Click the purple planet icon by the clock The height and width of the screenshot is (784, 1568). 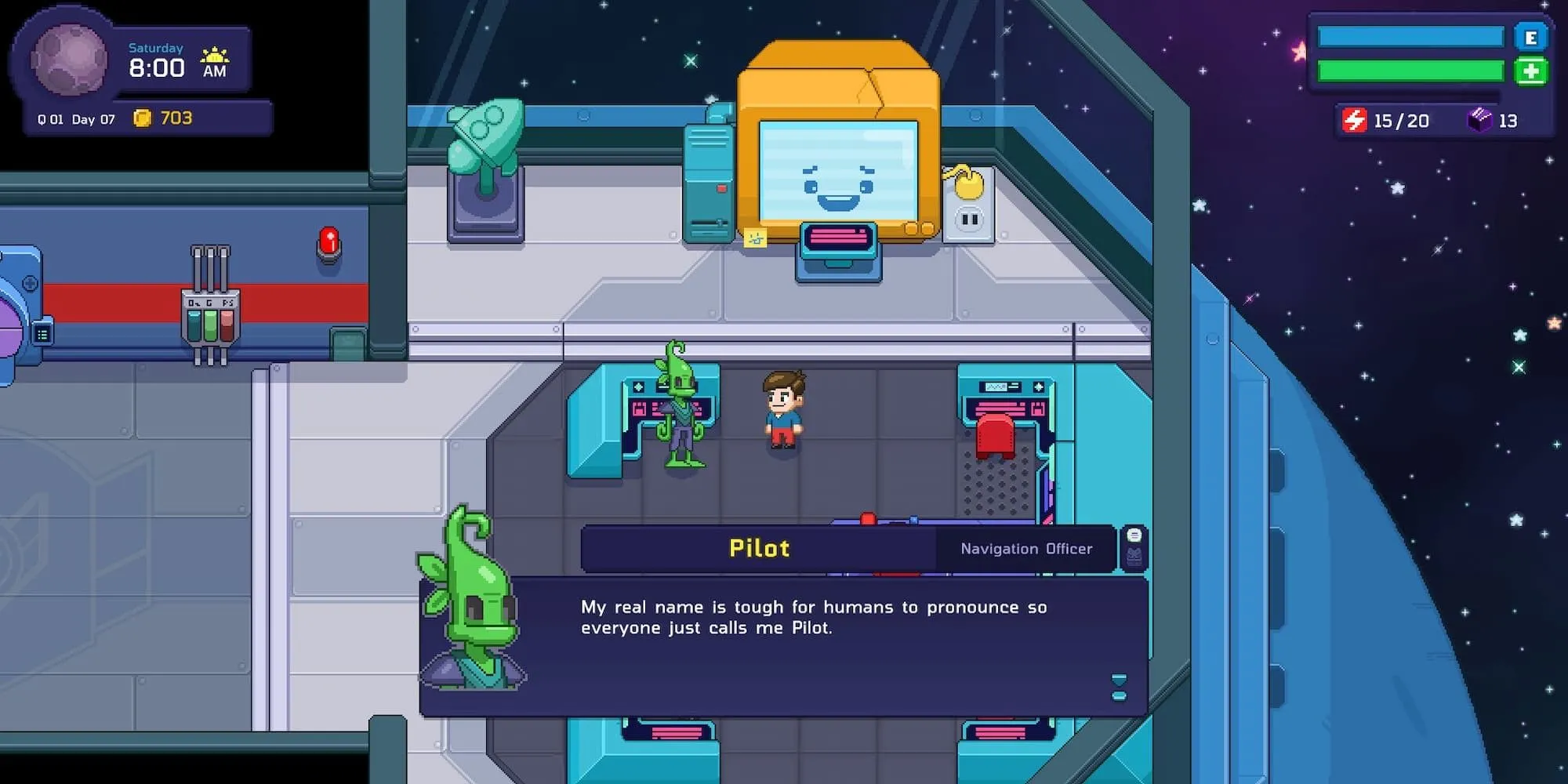(69, 59)
